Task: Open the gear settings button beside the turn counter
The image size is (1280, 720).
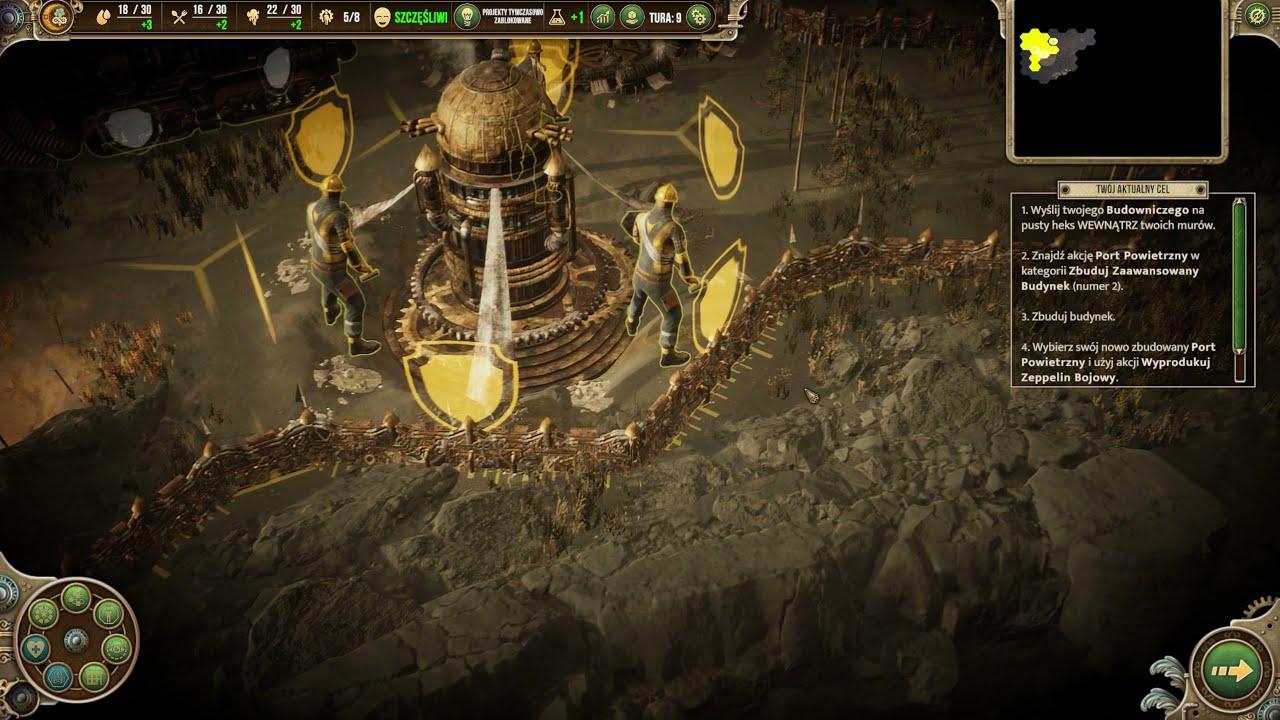Action: [699, 16]
